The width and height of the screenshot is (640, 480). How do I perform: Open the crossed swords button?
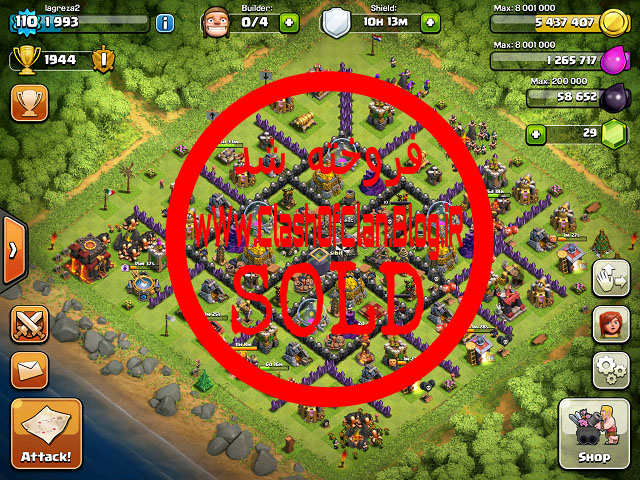pyautogui.click(x=30, y=324)
